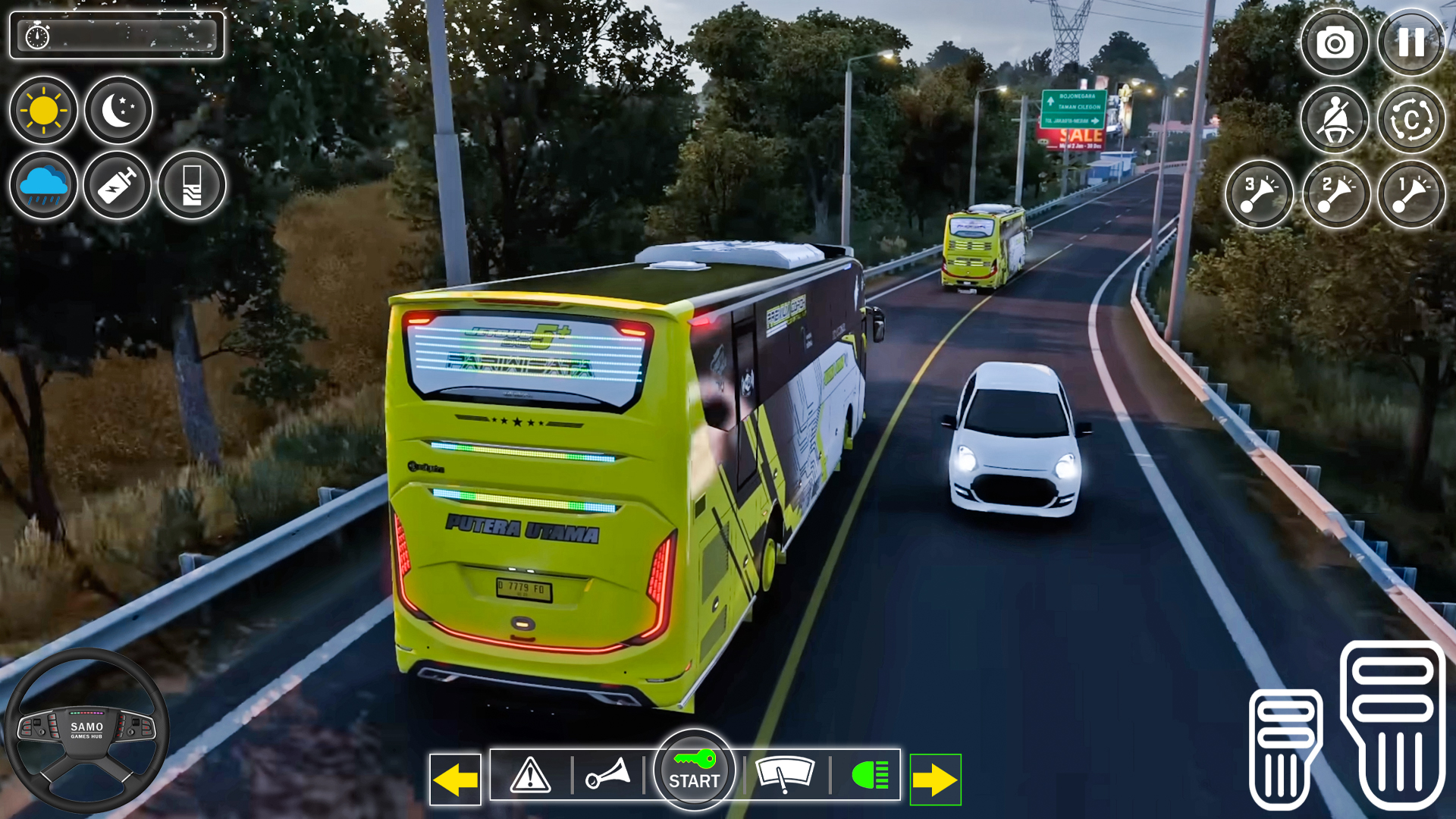Switch to sunny daytime weather
This screenshot has height=819, width=1456.
click(x=43, y=111)
